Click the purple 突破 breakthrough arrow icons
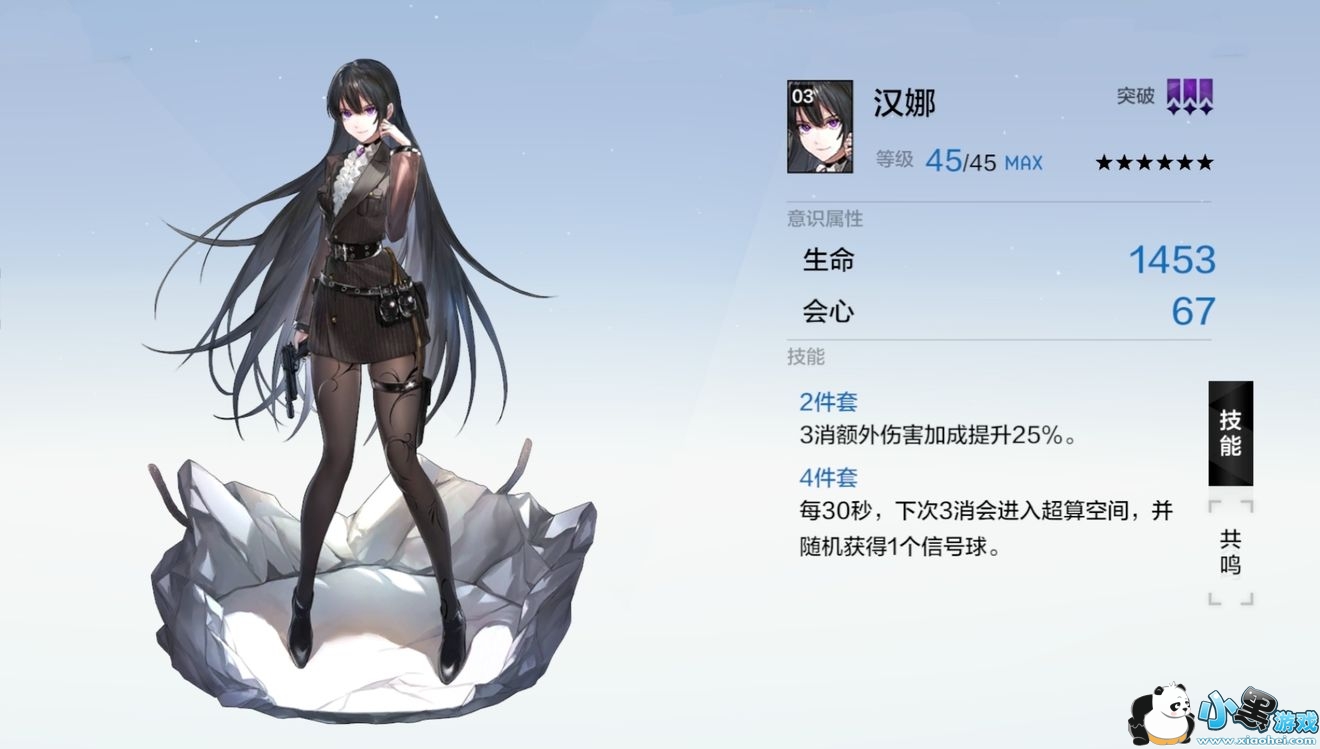The image size is (1320, 749). 1190,99
